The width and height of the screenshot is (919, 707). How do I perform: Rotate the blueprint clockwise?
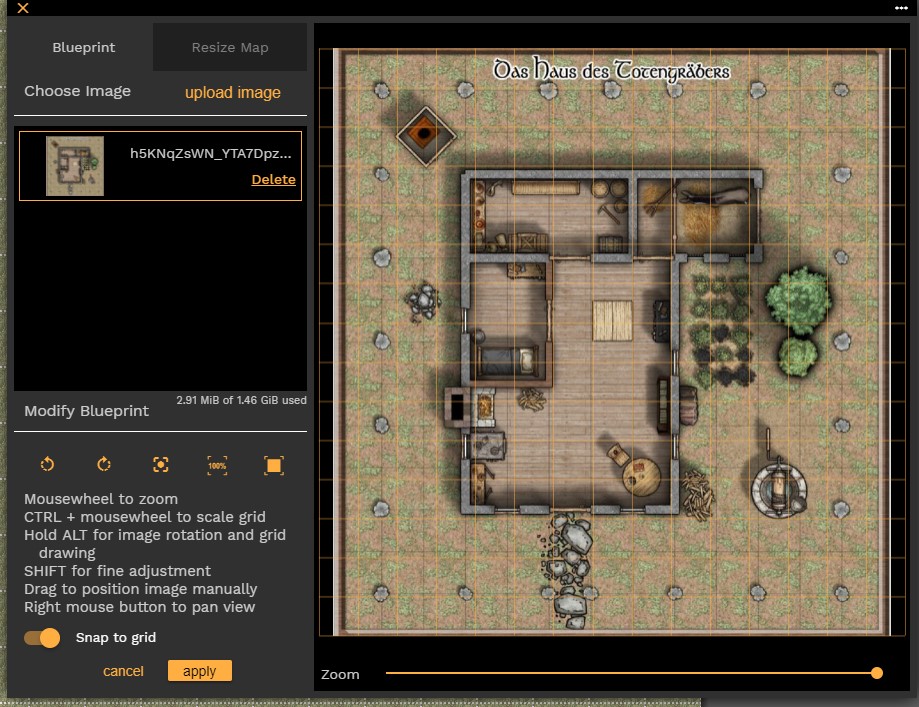tap(104, 464)
